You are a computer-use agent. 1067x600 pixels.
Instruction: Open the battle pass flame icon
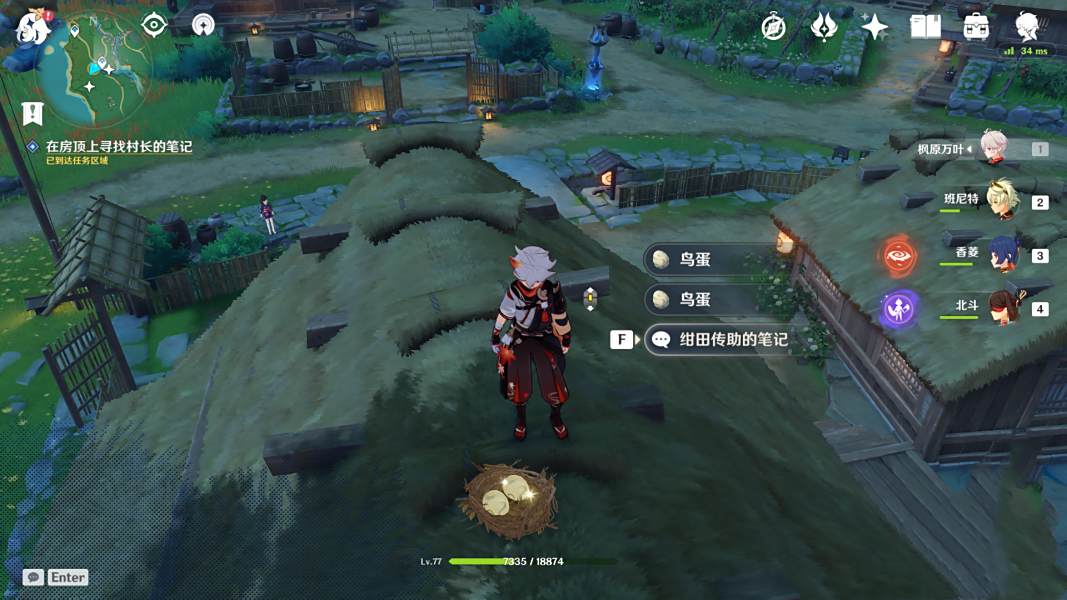(824, 27)
